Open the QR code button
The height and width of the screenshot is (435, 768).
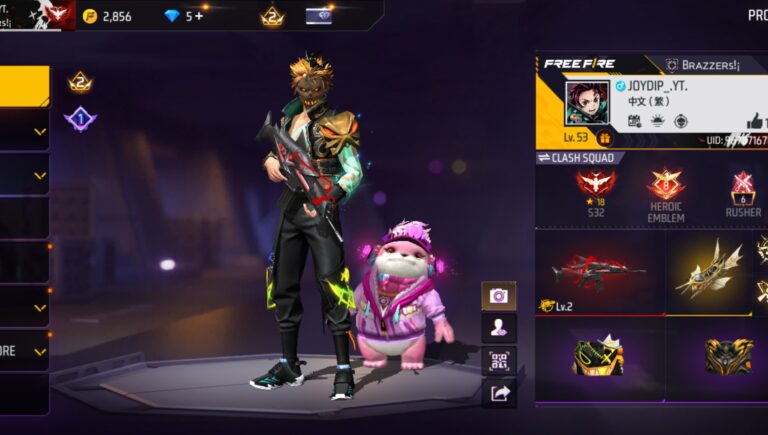pos(498,360)
